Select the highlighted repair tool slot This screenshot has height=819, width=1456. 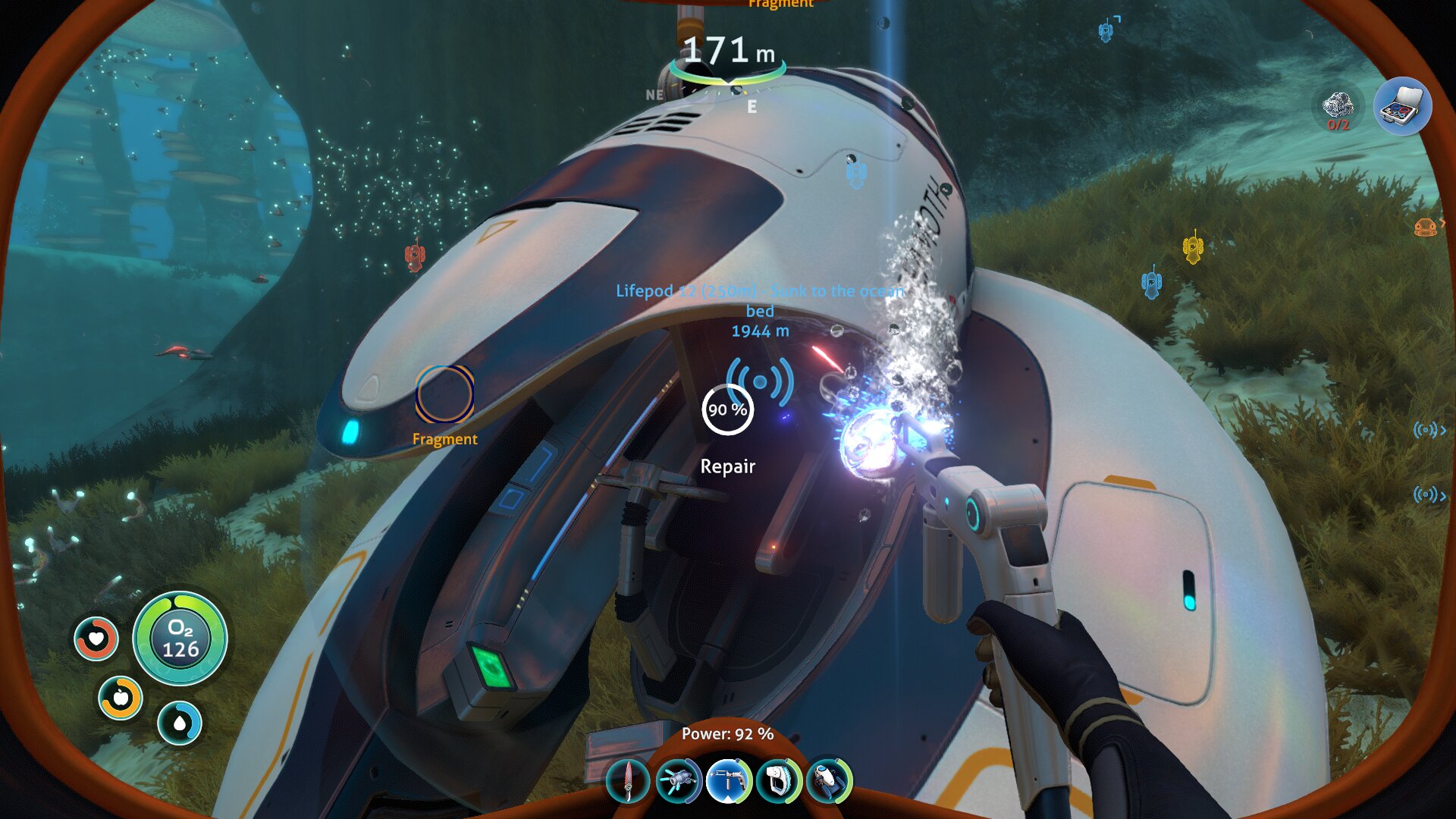(728, 781)
